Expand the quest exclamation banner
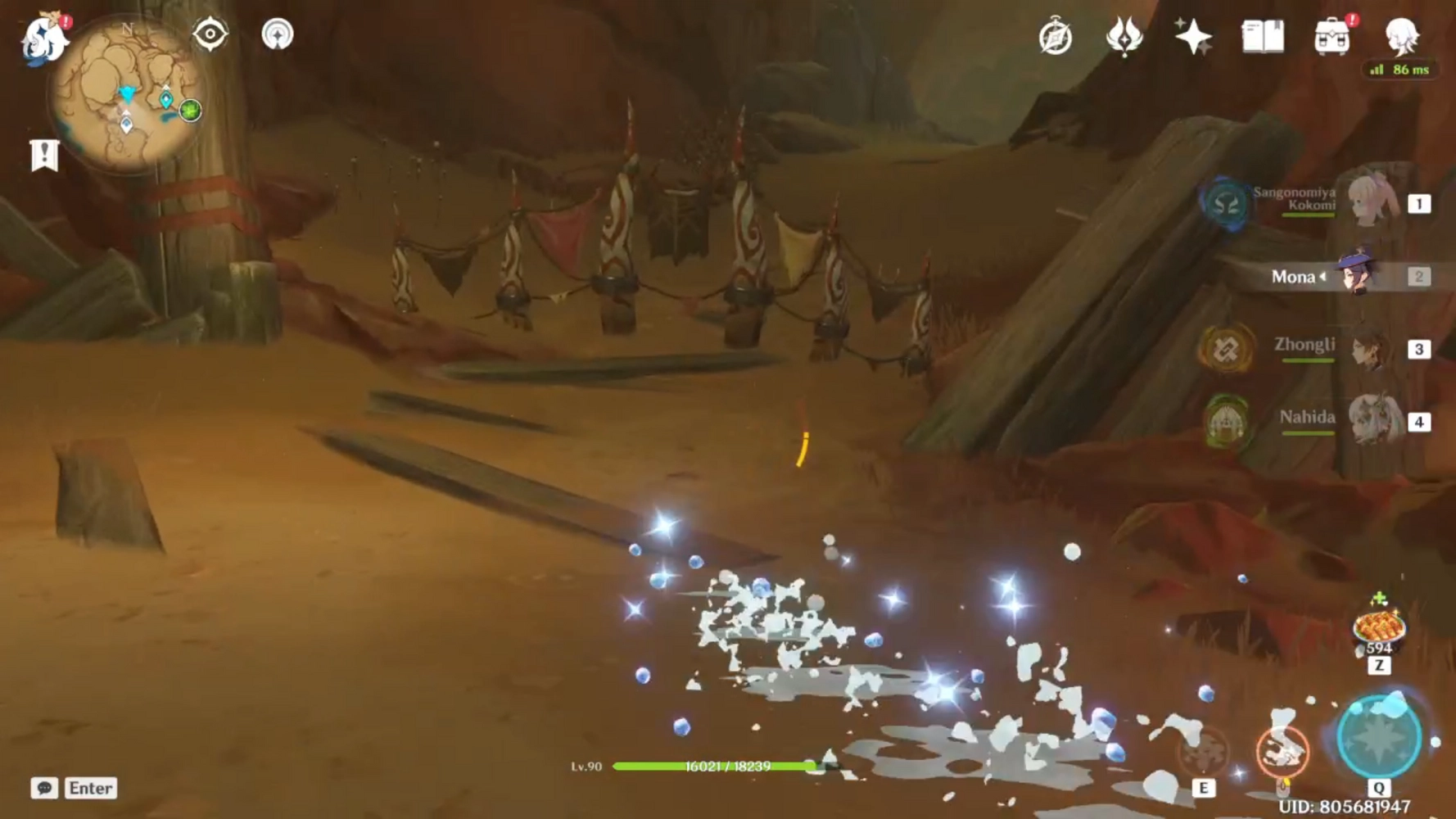 pos(43,156)
